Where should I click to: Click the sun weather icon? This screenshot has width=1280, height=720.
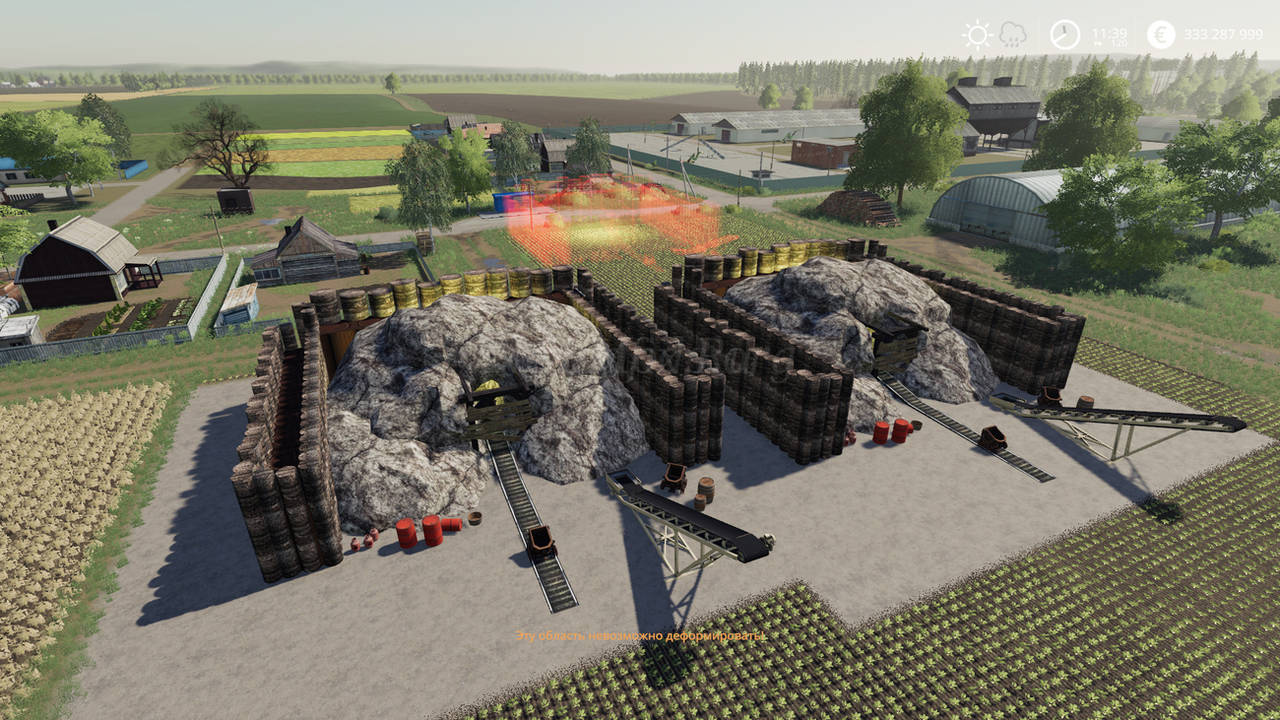click(x=976, y=35)
